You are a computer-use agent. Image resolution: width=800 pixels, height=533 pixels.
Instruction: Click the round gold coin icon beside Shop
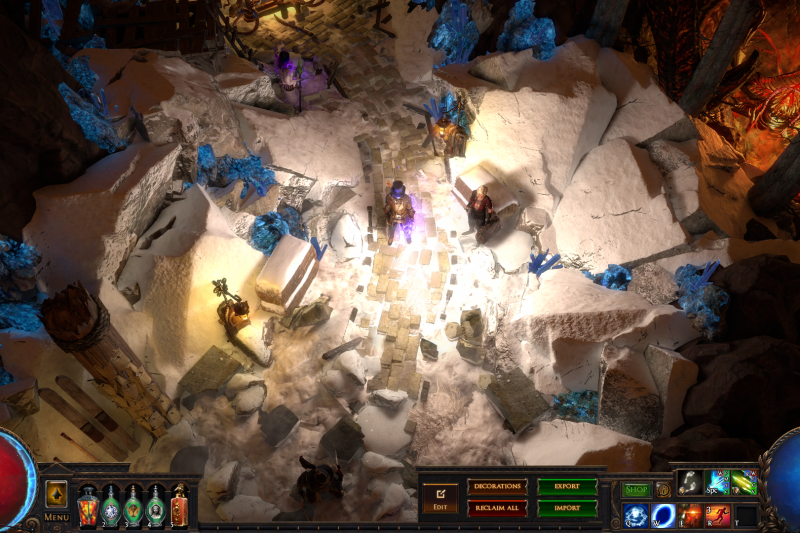(x=663, y=490)
